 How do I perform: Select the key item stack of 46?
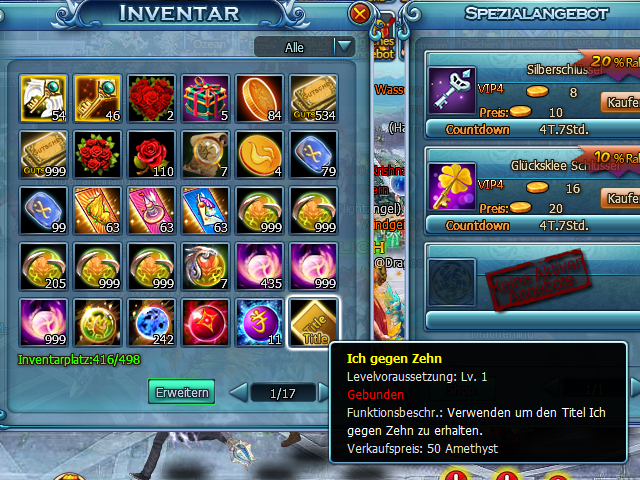pyautogui.click(x=97, y=99)
